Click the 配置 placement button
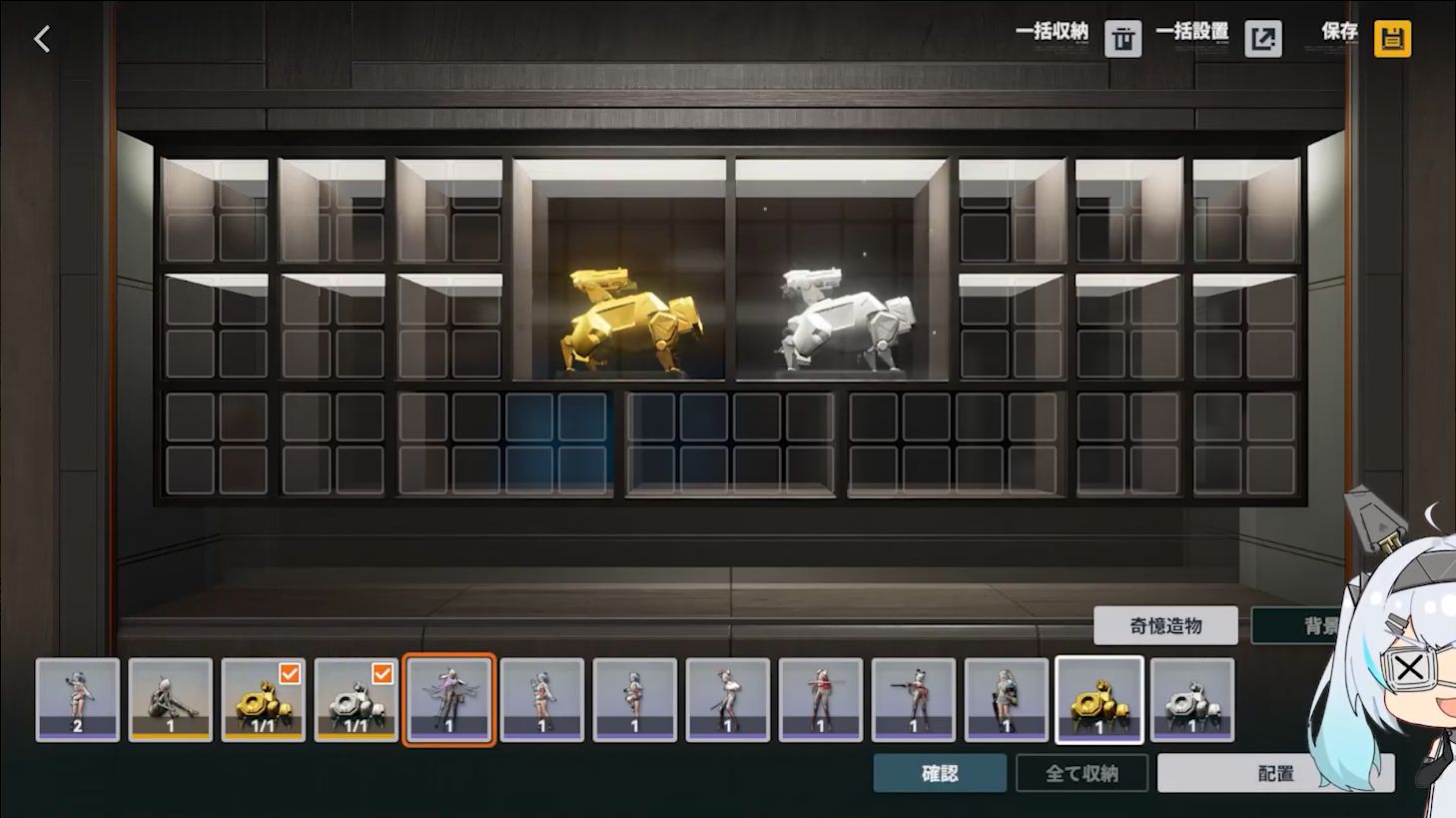Viewport: 1456px width, 818px height. [x=1274, y=773]
